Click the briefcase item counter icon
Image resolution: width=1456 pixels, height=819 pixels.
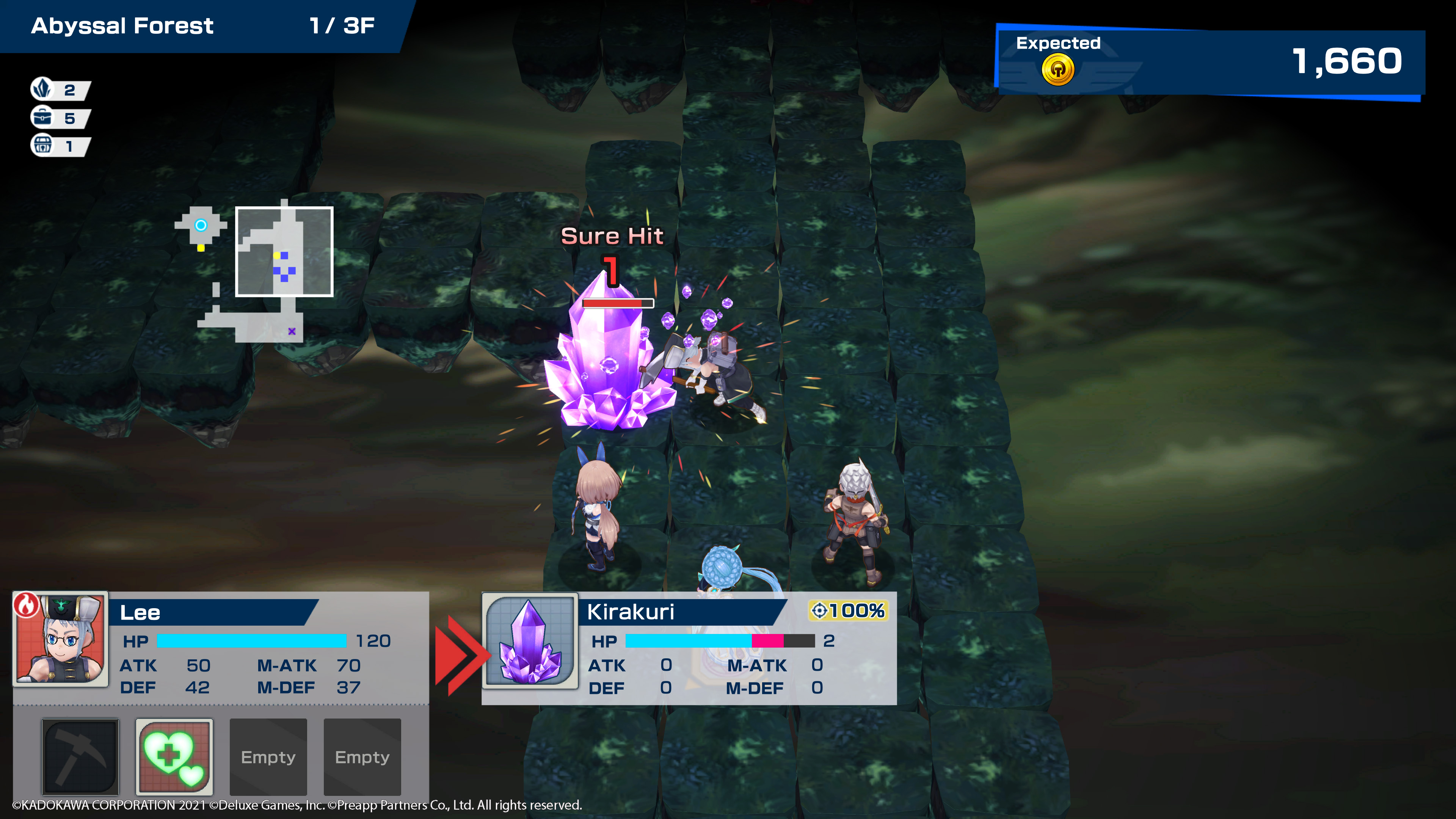click(x=42, y=118)
